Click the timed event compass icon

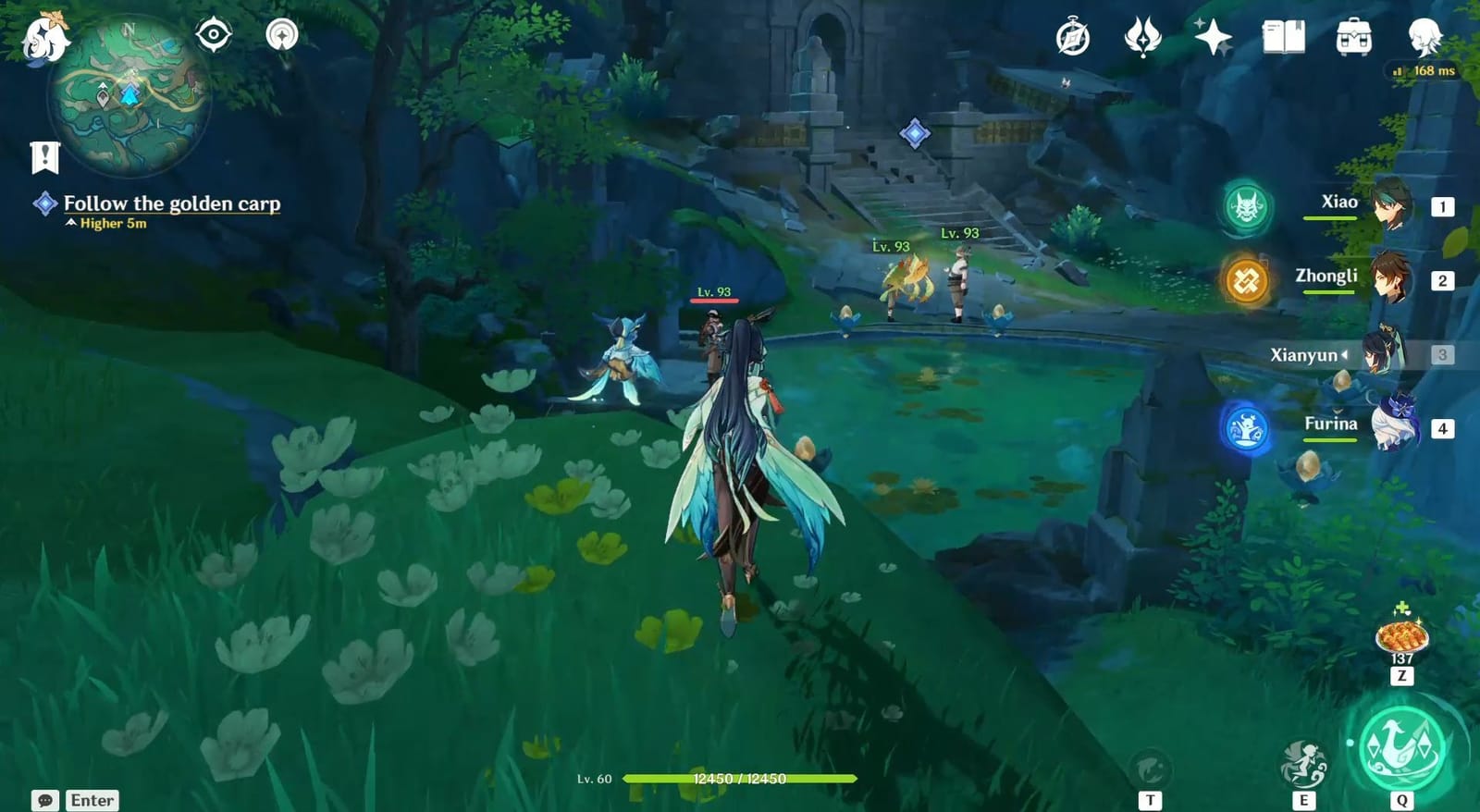click(1071, 37)
